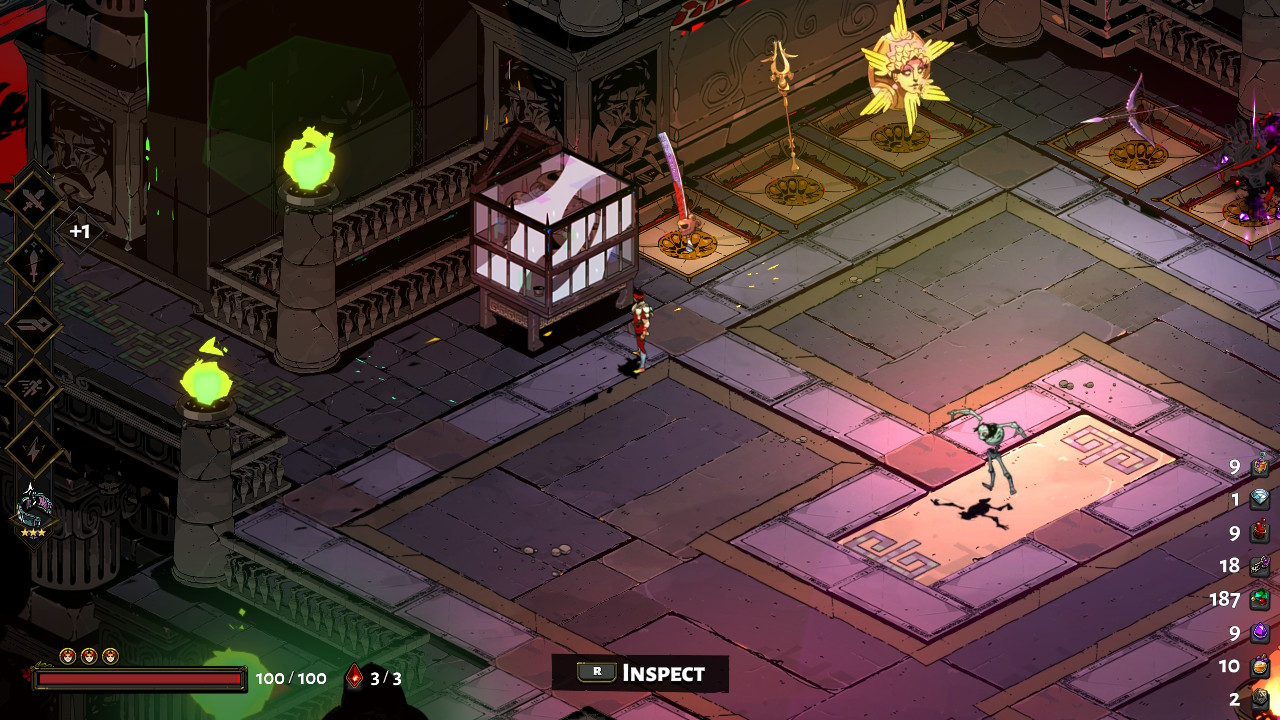Click the Chthonic Key resource icon

point(1259,566)
